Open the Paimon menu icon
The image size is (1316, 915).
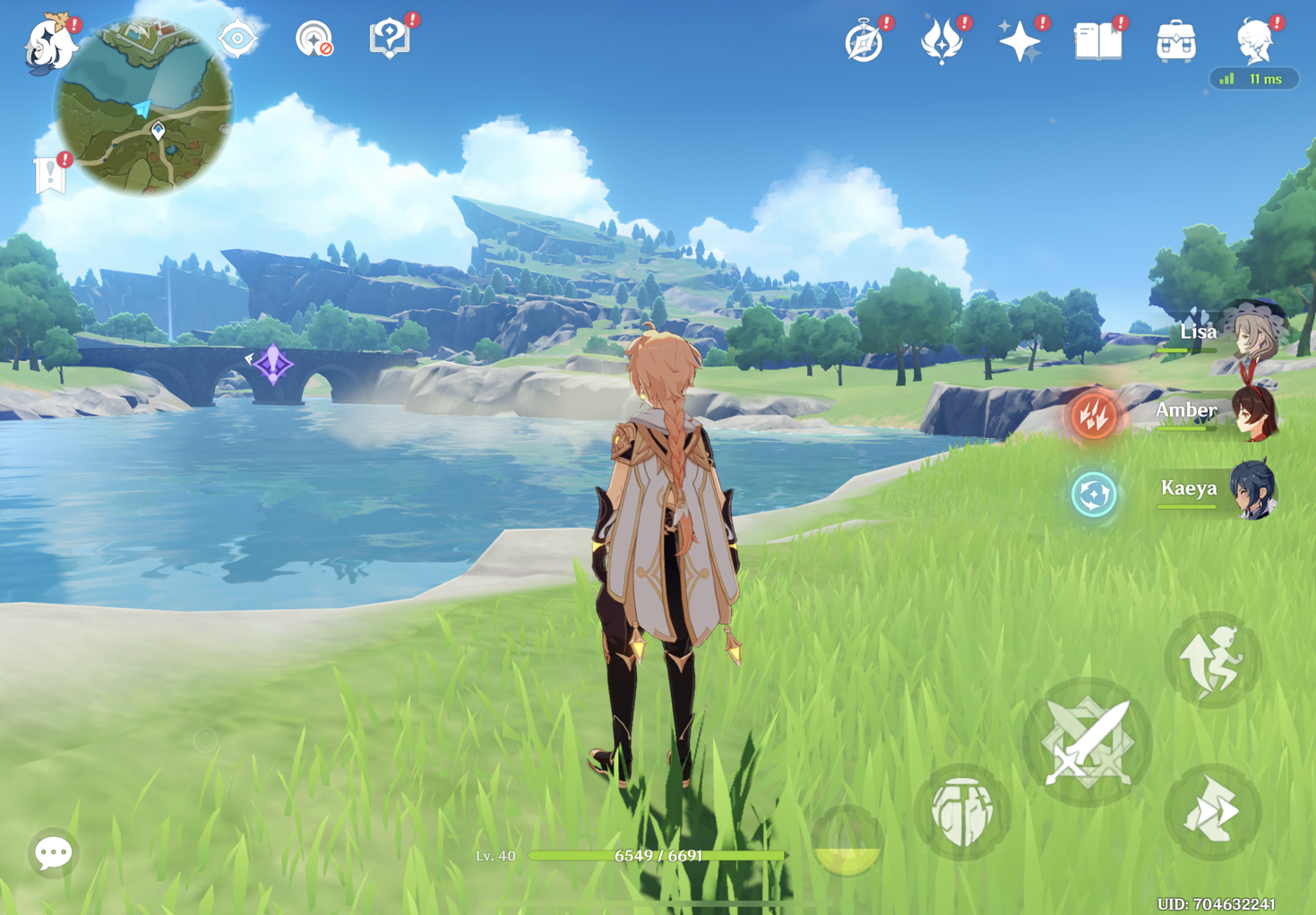coord(49,43)
